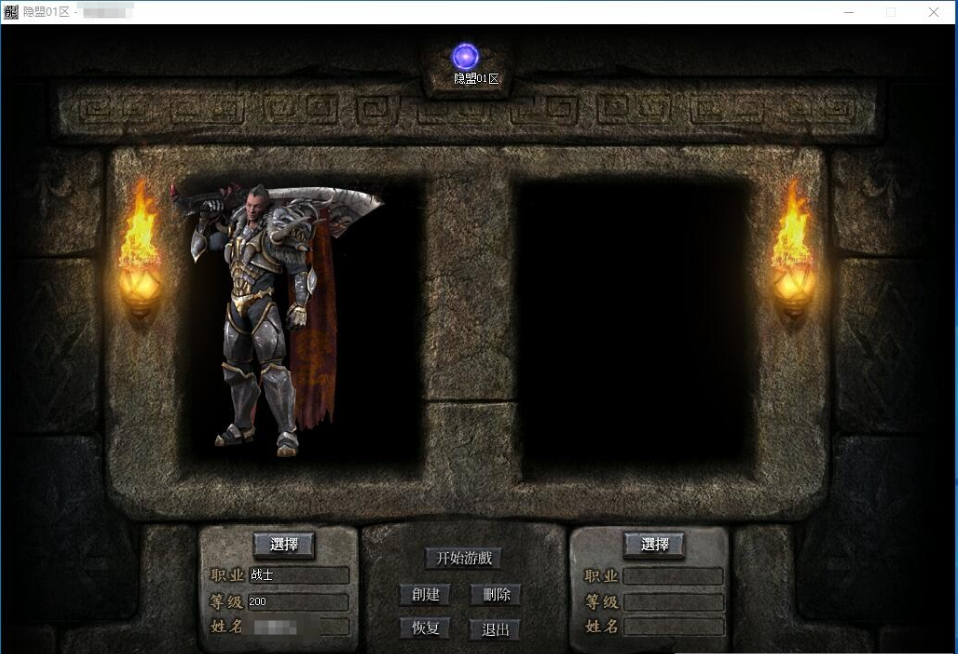Viewport: 958px width, 654px height.
Task: Minimize the game window
Action: [847, 12]
